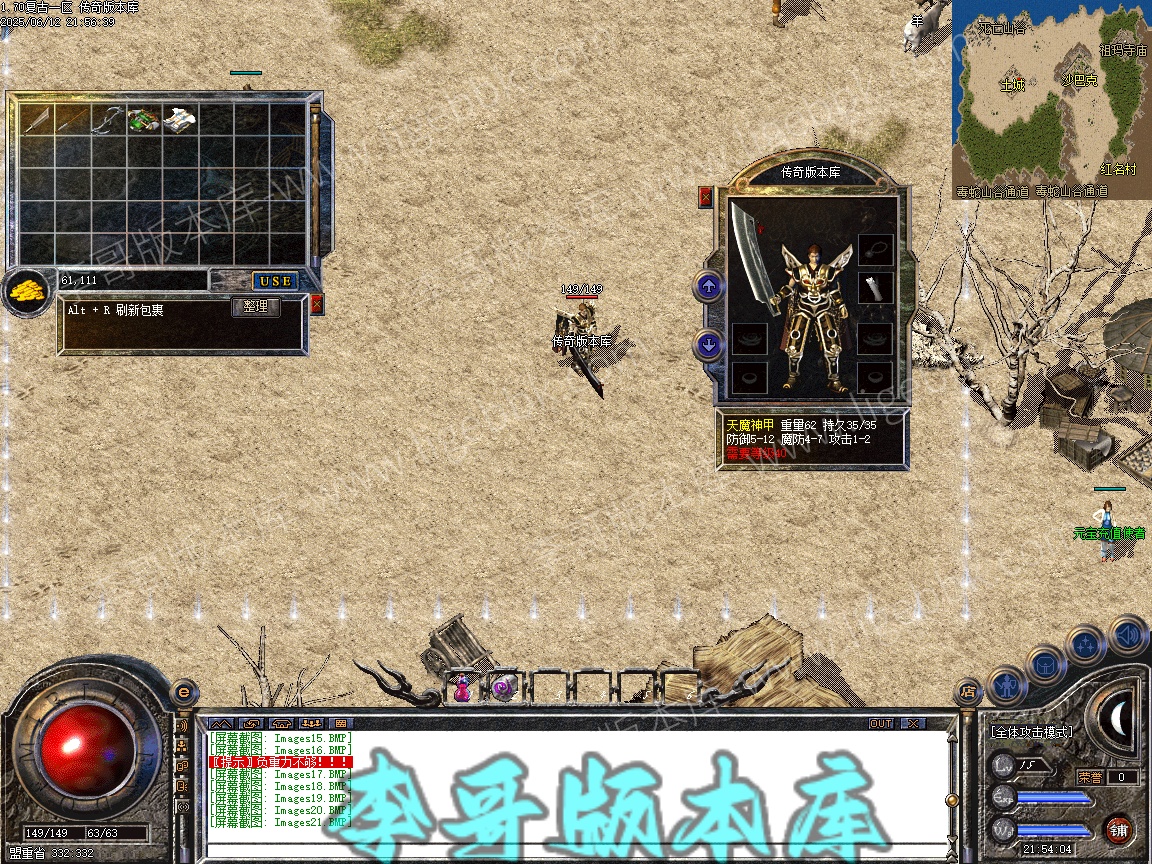Click the down arrow on the character panel

click(x=709, y=346)
